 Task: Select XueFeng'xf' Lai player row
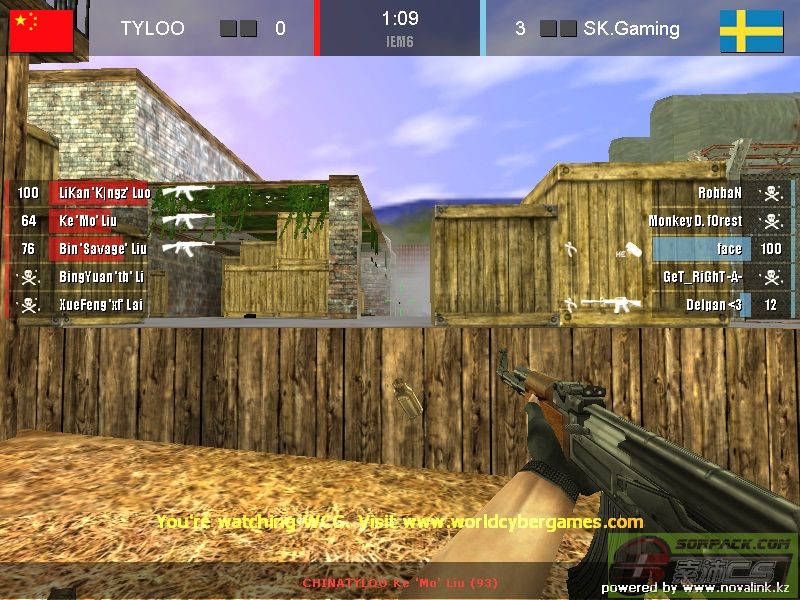click(100, 304)
